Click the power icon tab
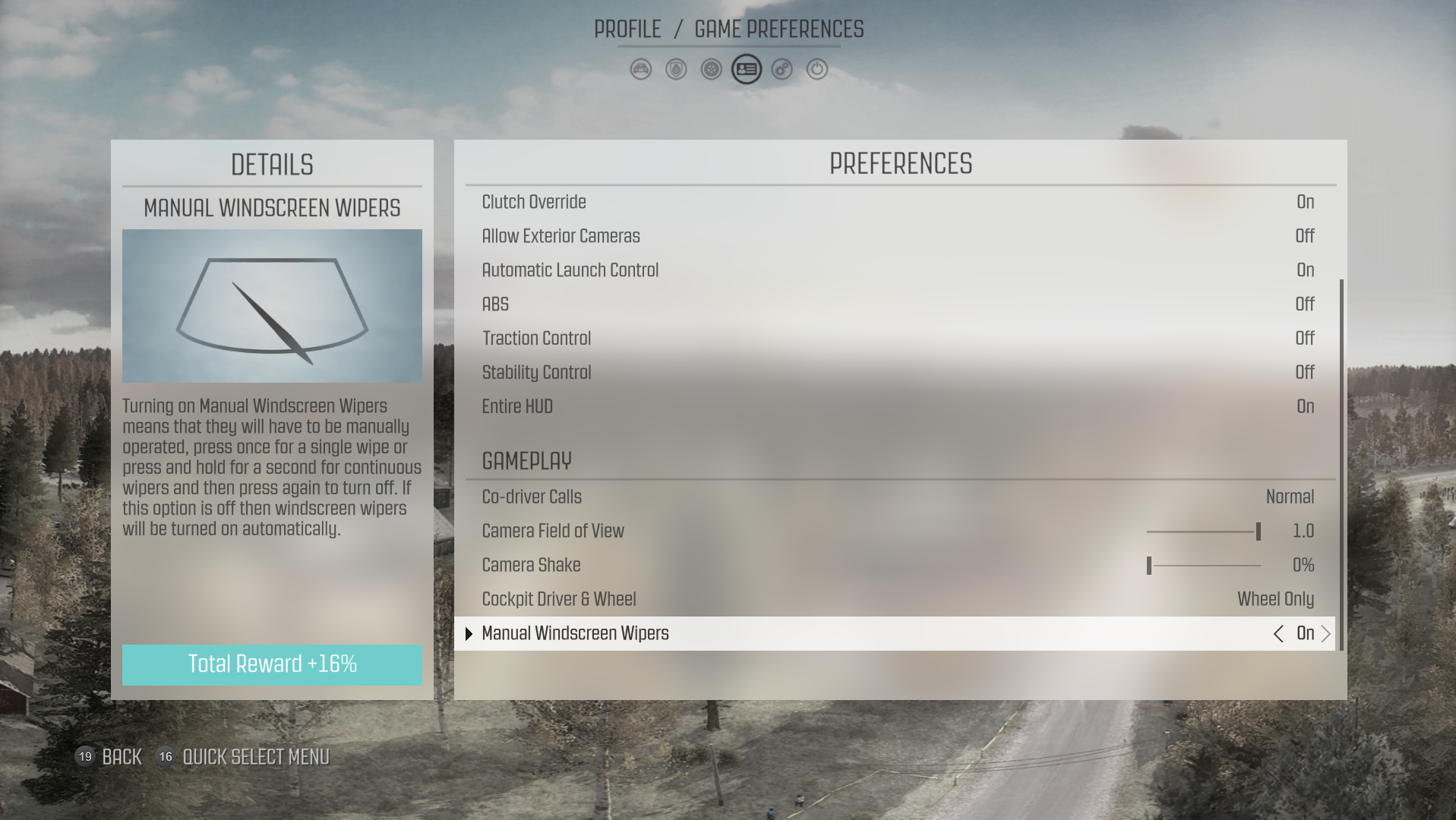This screenshot has width=1456, height=820. 817,70
